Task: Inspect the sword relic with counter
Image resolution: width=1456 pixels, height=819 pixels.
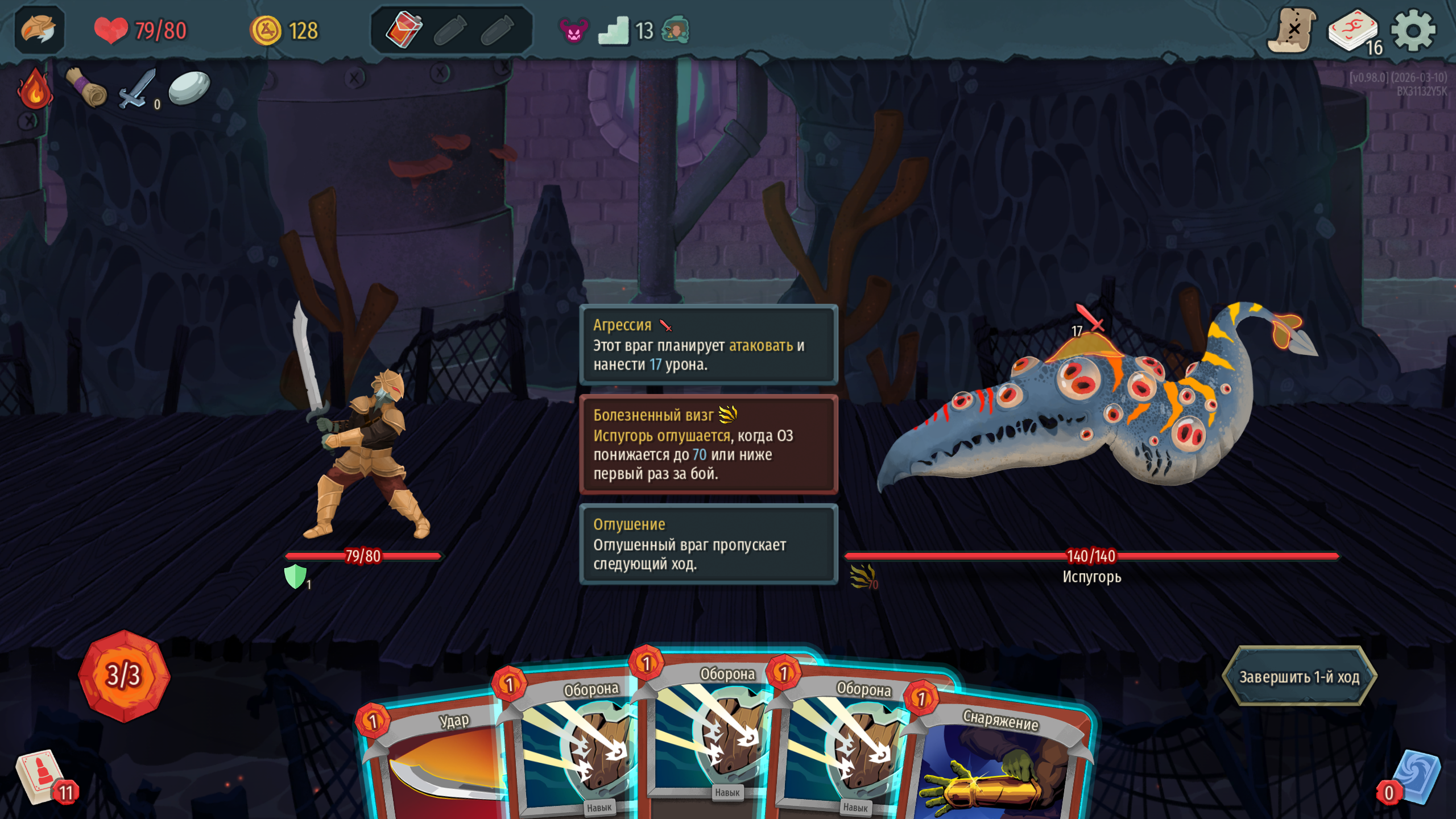Action: pos(138,89)
